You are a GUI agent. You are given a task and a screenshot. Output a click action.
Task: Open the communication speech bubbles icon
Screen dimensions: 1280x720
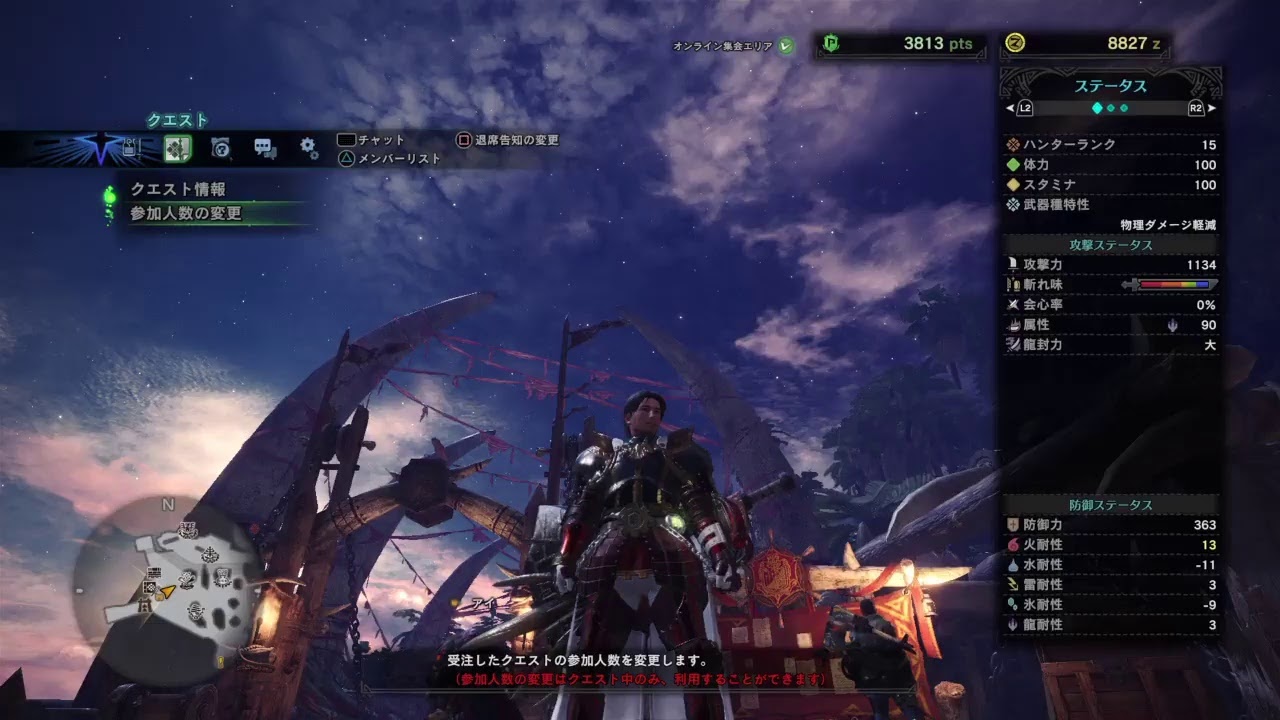click(x=264, y=147)
